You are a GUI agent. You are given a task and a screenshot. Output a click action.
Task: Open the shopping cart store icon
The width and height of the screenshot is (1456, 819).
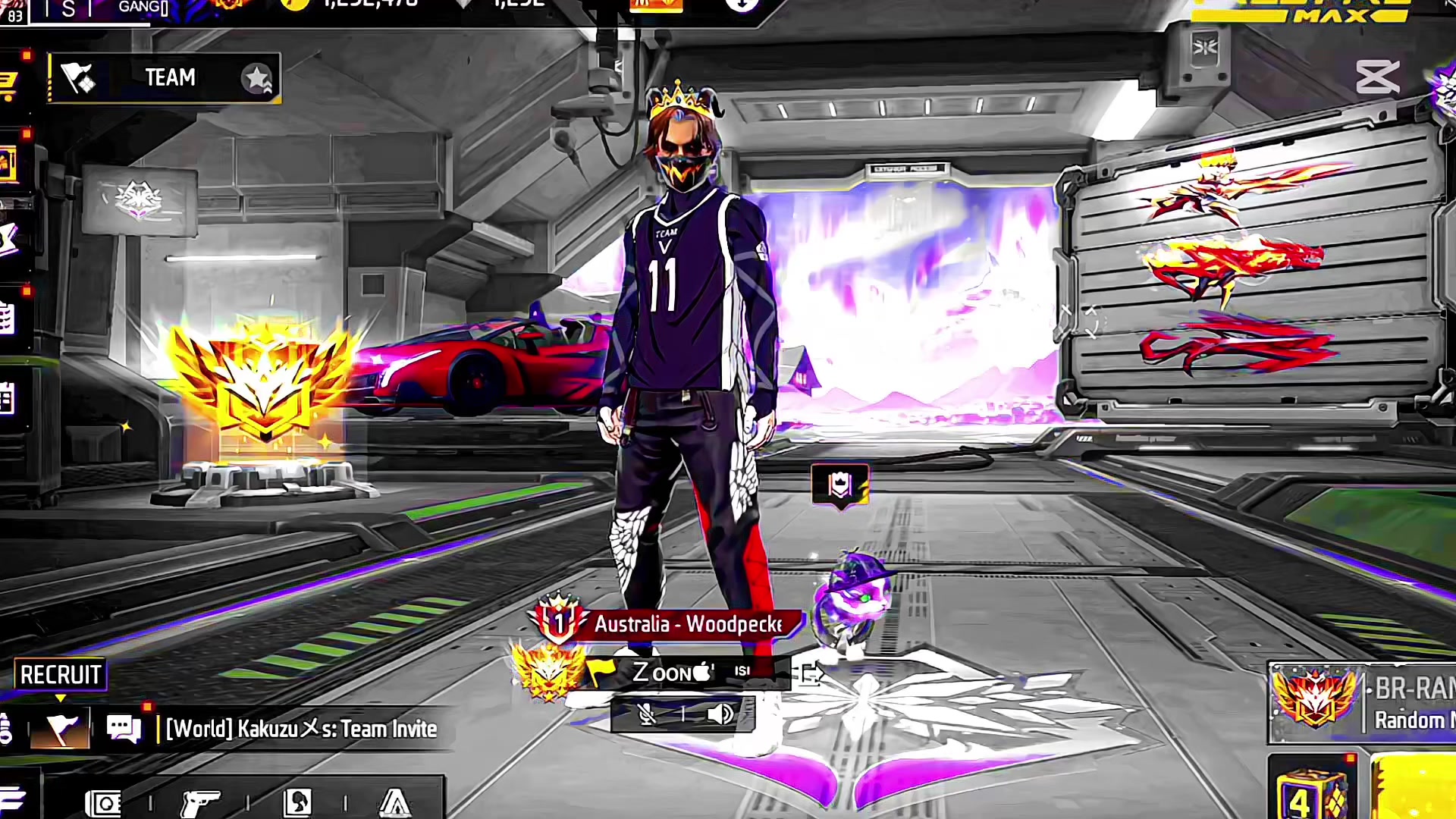[8, 85]
